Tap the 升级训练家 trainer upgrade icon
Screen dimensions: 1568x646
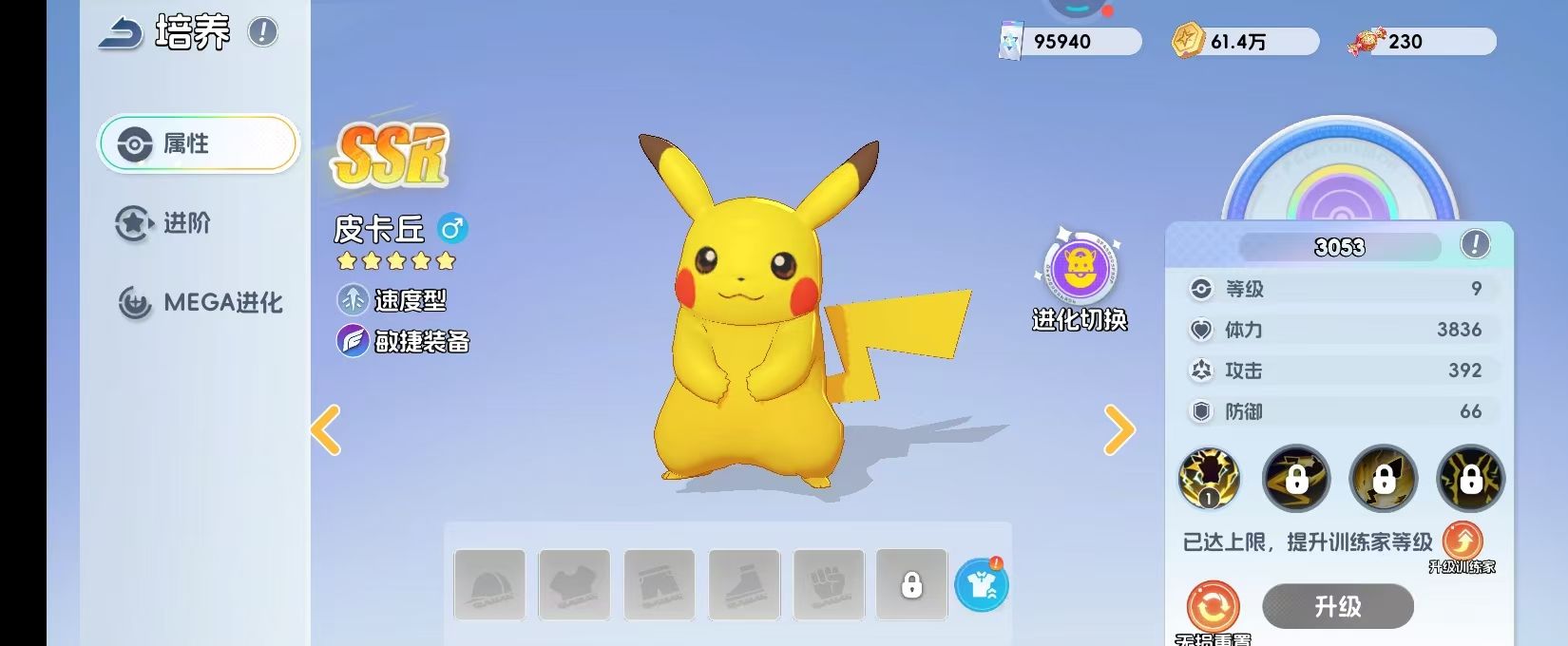coord(1463,542)
